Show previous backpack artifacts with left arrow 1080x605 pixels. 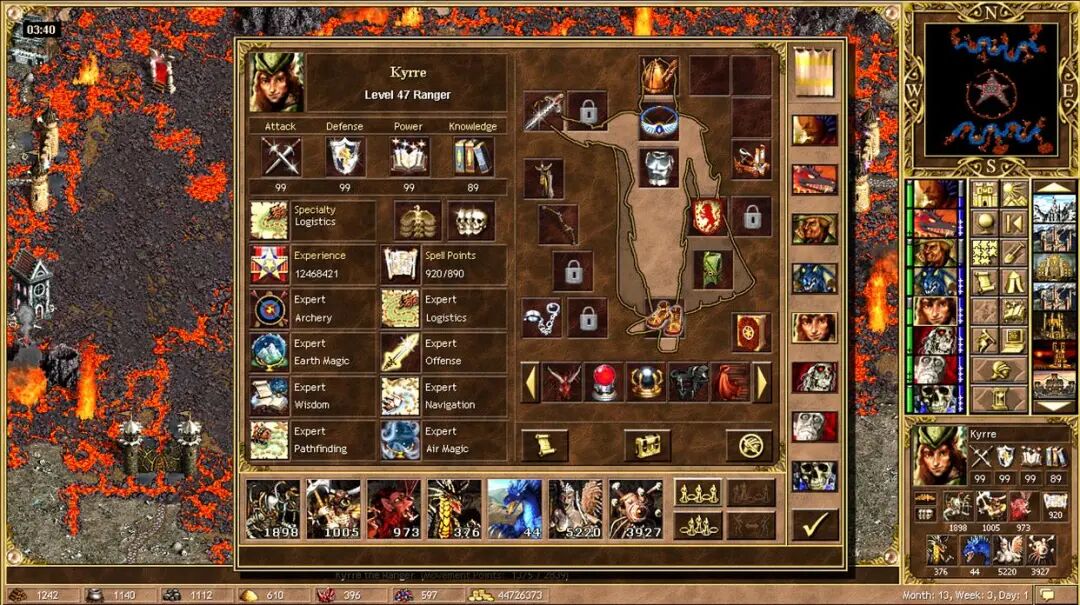(x=530, y=382)
